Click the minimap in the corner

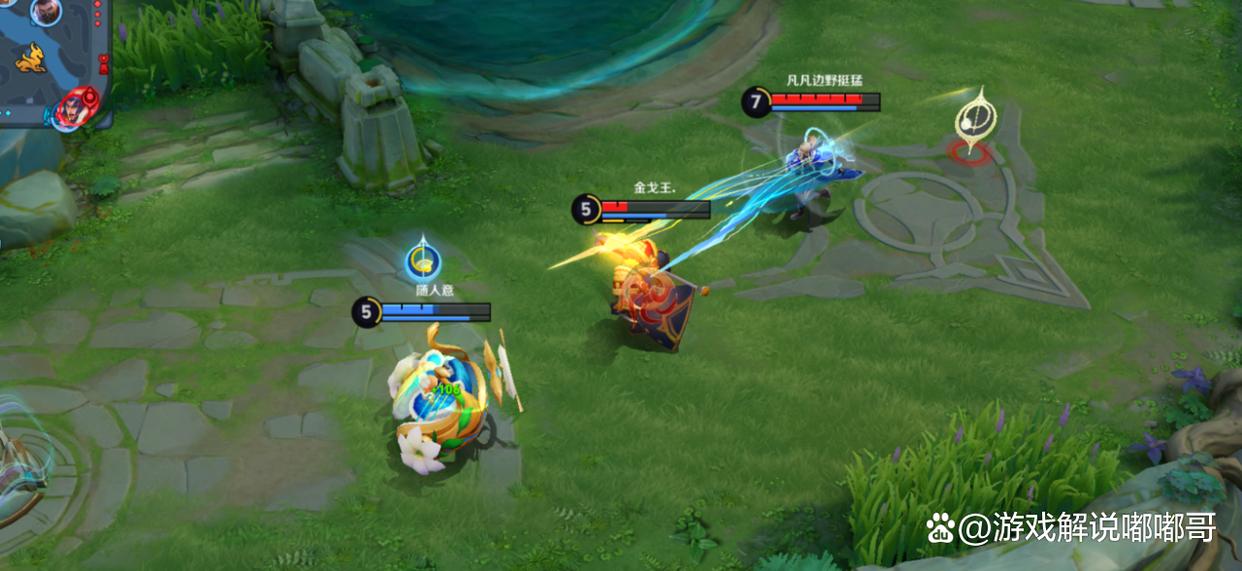pos(54,62)
